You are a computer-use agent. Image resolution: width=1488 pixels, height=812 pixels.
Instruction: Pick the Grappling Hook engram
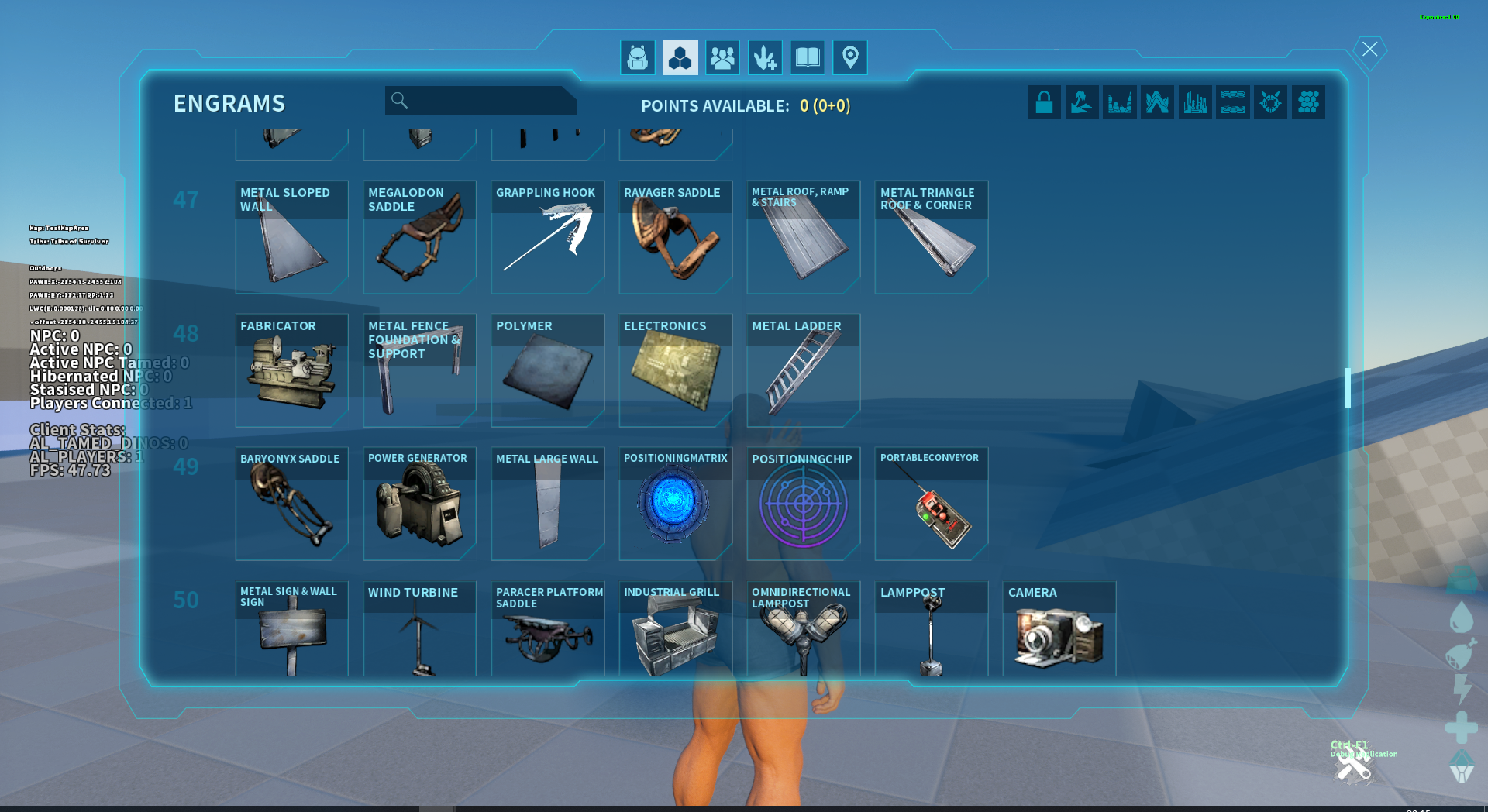(547, 237)
